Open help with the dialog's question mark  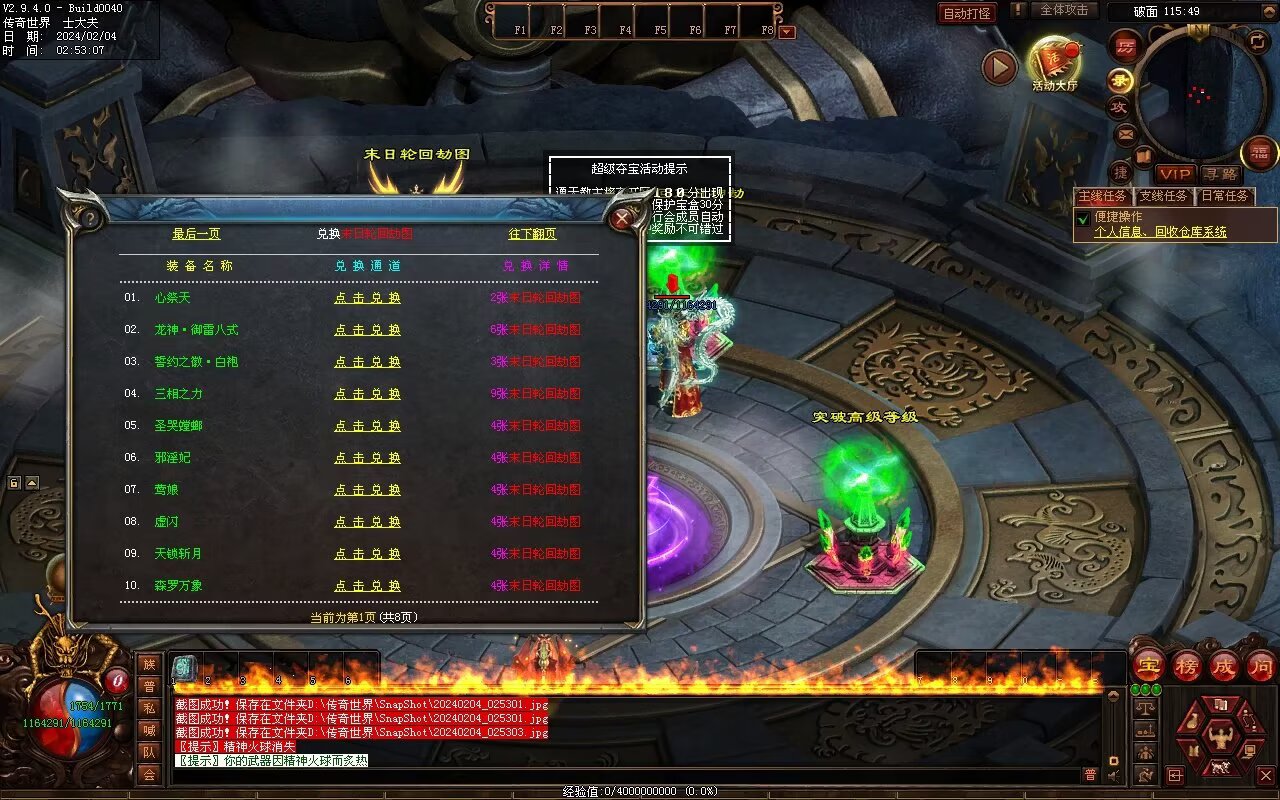tap(90, 217)
